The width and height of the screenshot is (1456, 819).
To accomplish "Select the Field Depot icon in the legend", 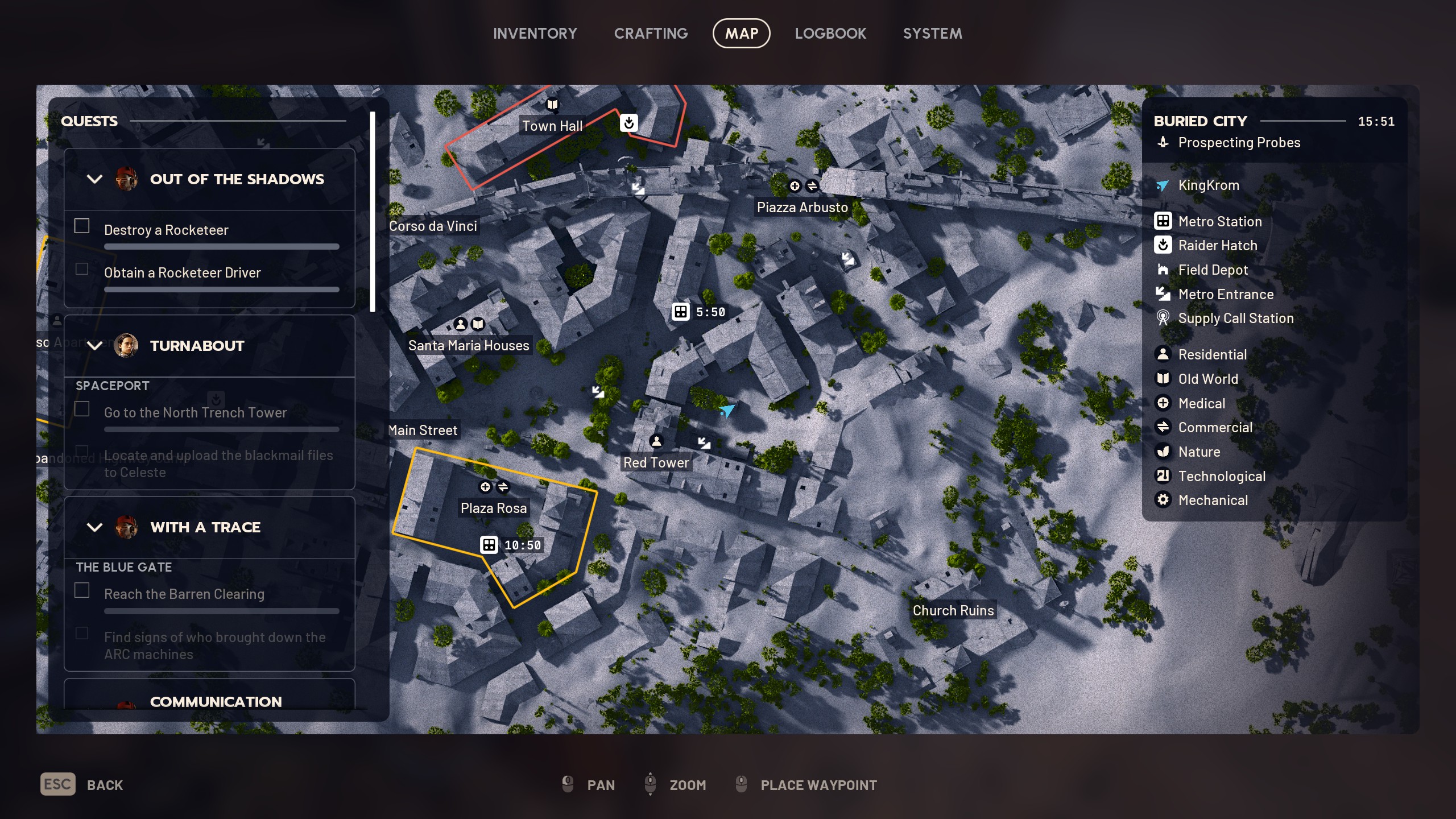I will pos(1164,270).
